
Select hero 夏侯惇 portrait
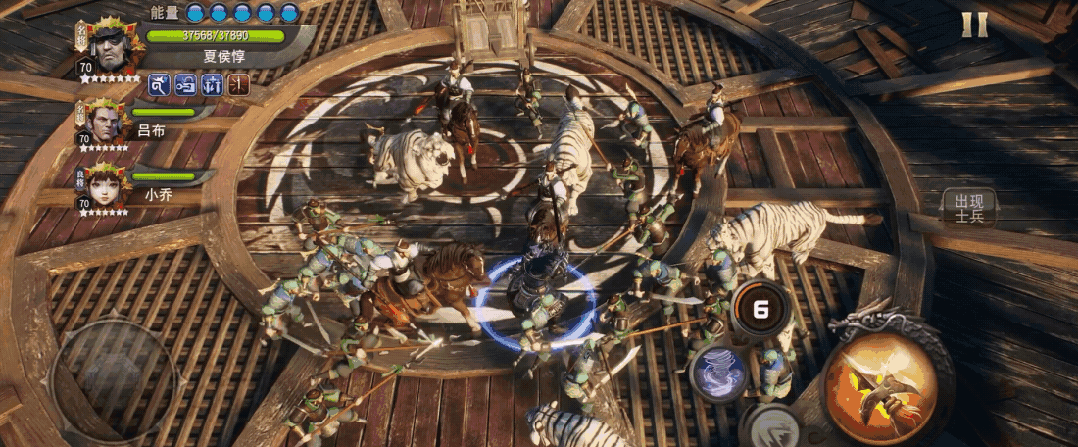(107, 42)
